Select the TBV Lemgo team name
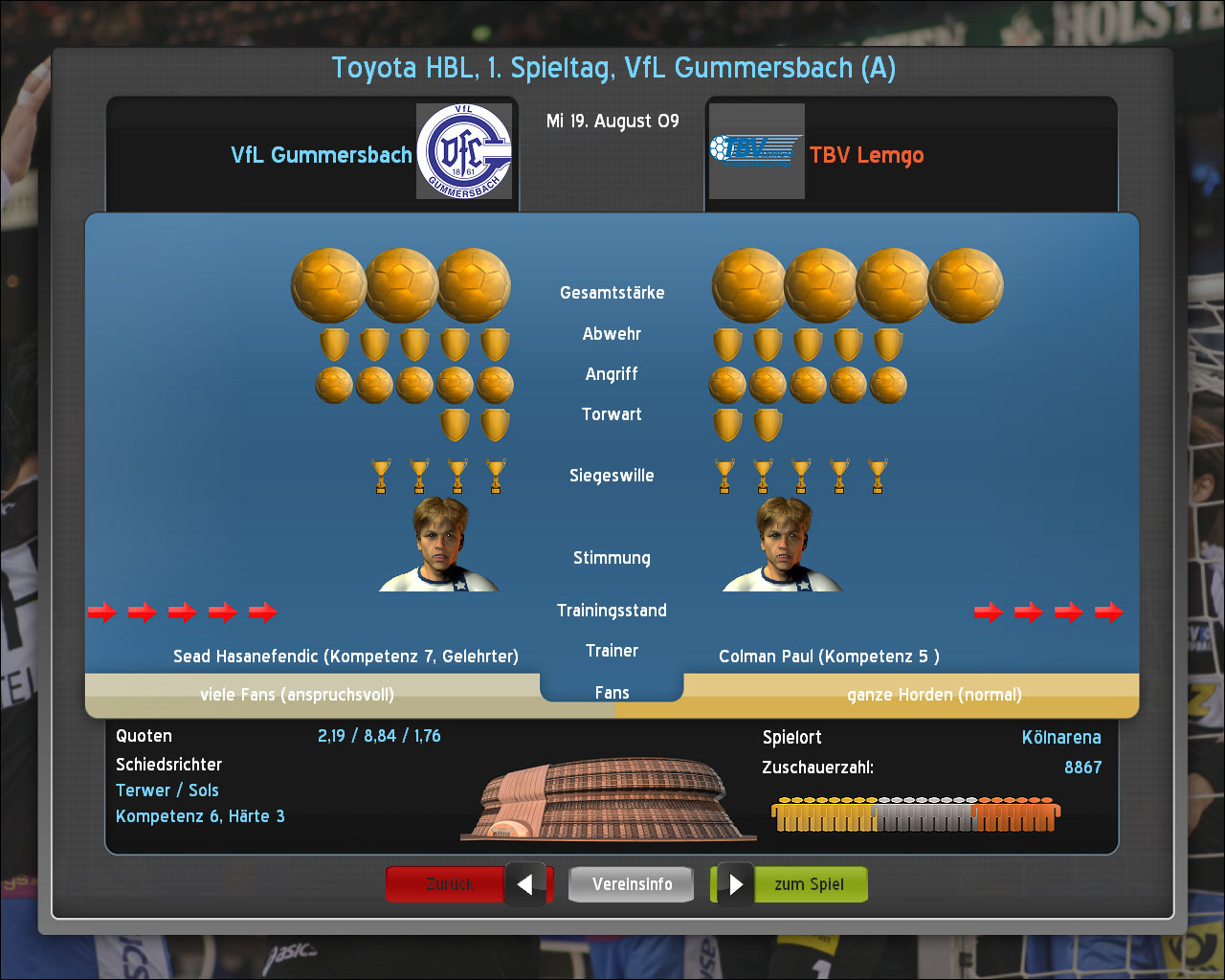 click(x=866, y=155)
